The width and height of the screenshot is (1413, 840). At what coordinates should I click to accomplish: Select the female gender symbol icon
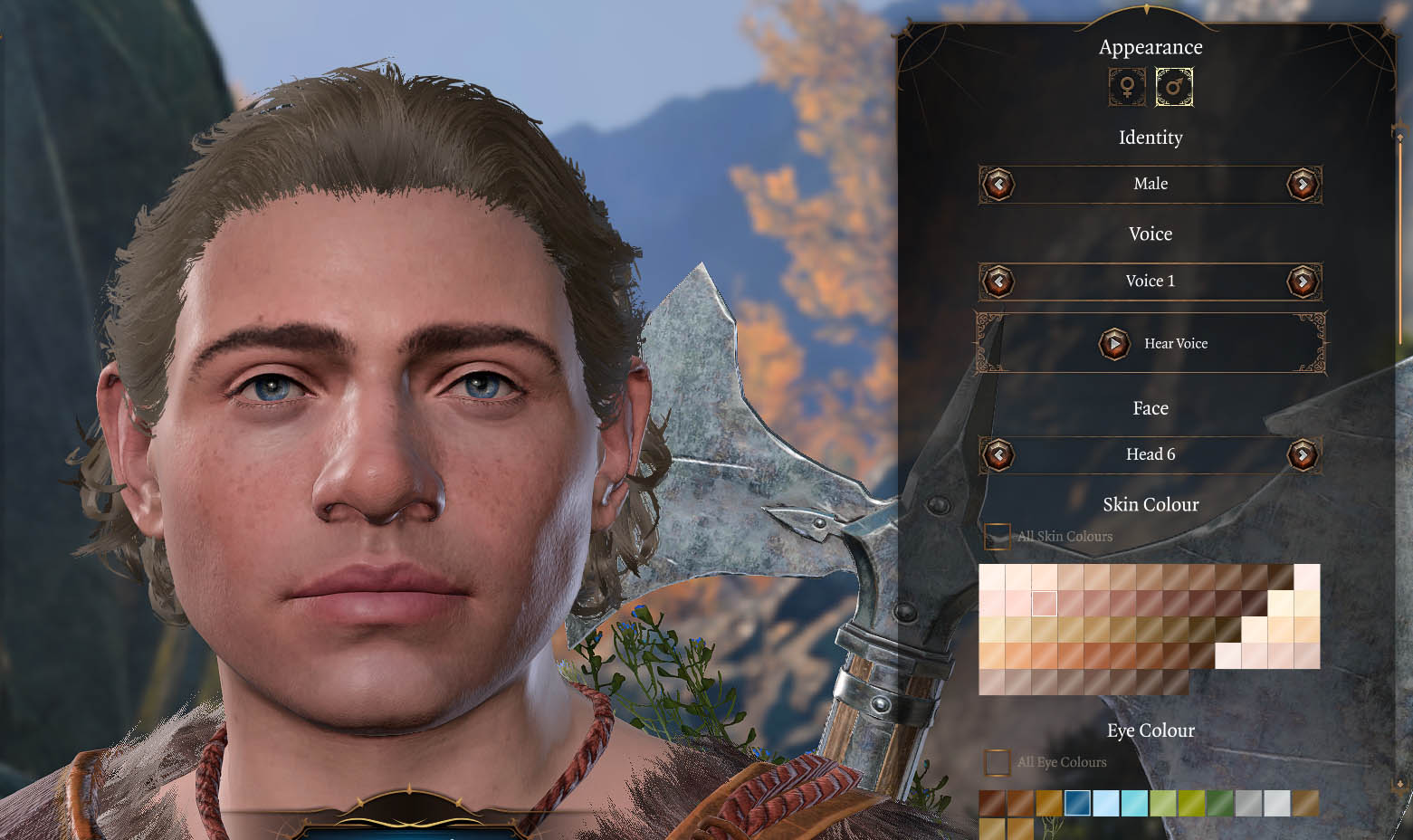(x=1125, y=88)
